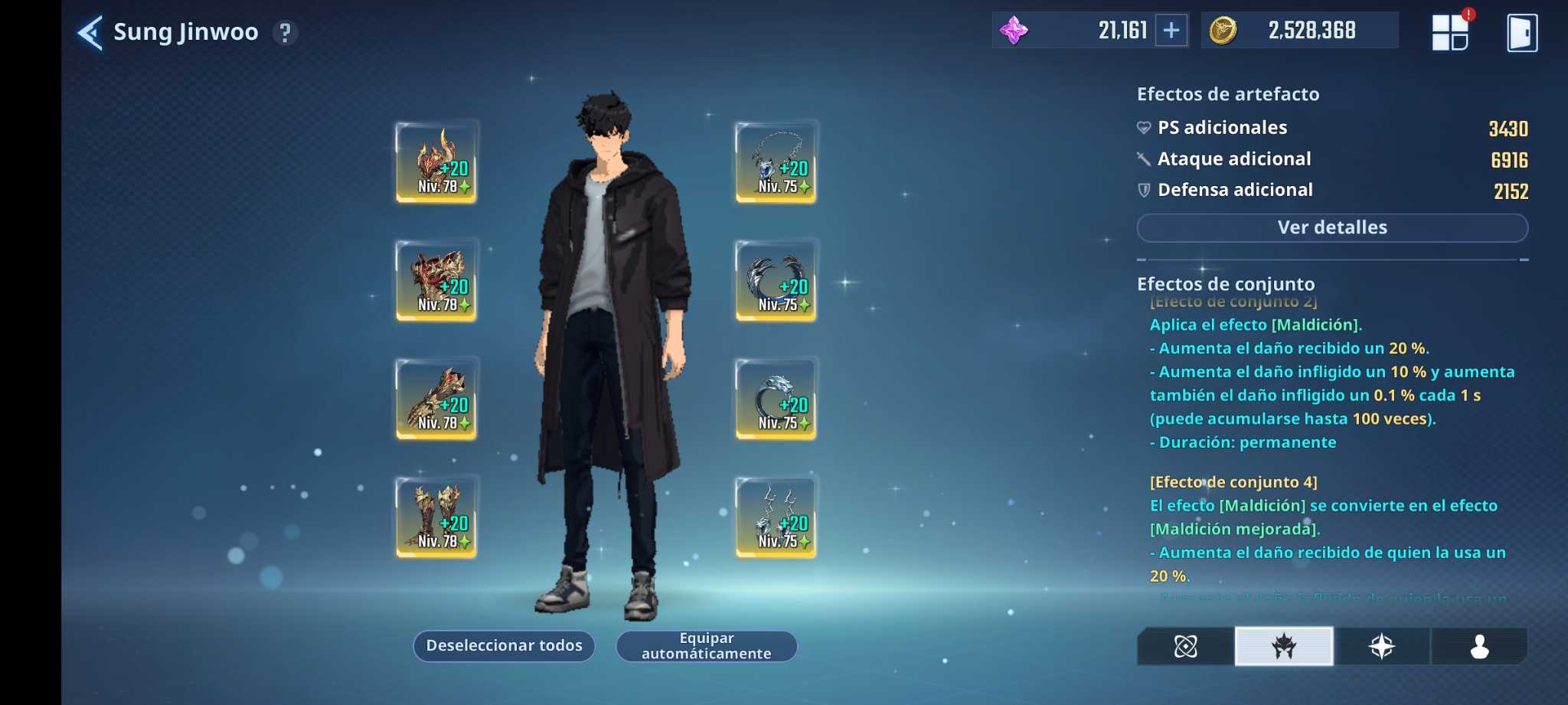Go back using the arrow beside Sung Jinwoo
The height and width of the screenshot is (705, 1568).
click(x=90, y=33)
